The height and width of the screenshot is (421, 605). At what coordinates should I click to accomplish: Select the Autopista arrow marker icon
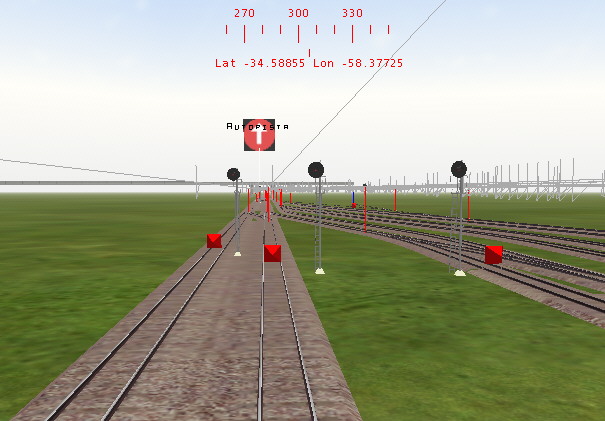pyautogui.click(x=259, y=137)
